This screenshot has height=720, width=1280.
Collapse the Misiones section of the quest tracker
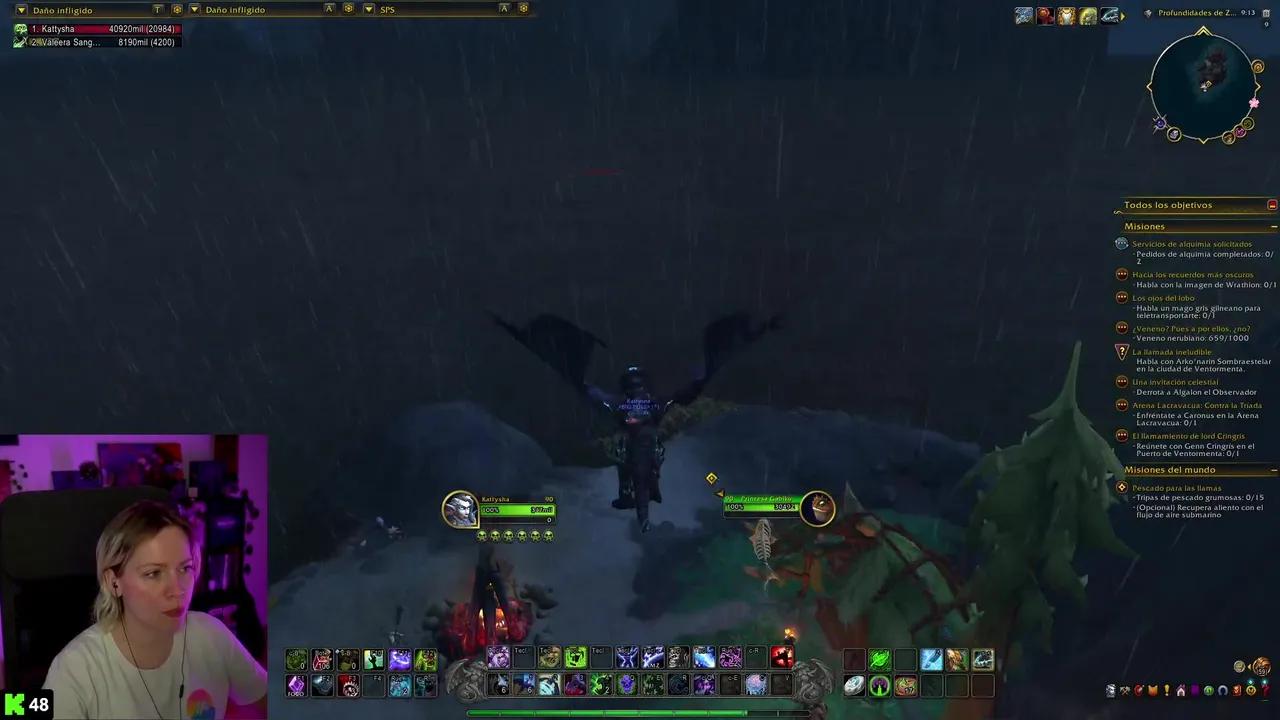pos(1273,226)
